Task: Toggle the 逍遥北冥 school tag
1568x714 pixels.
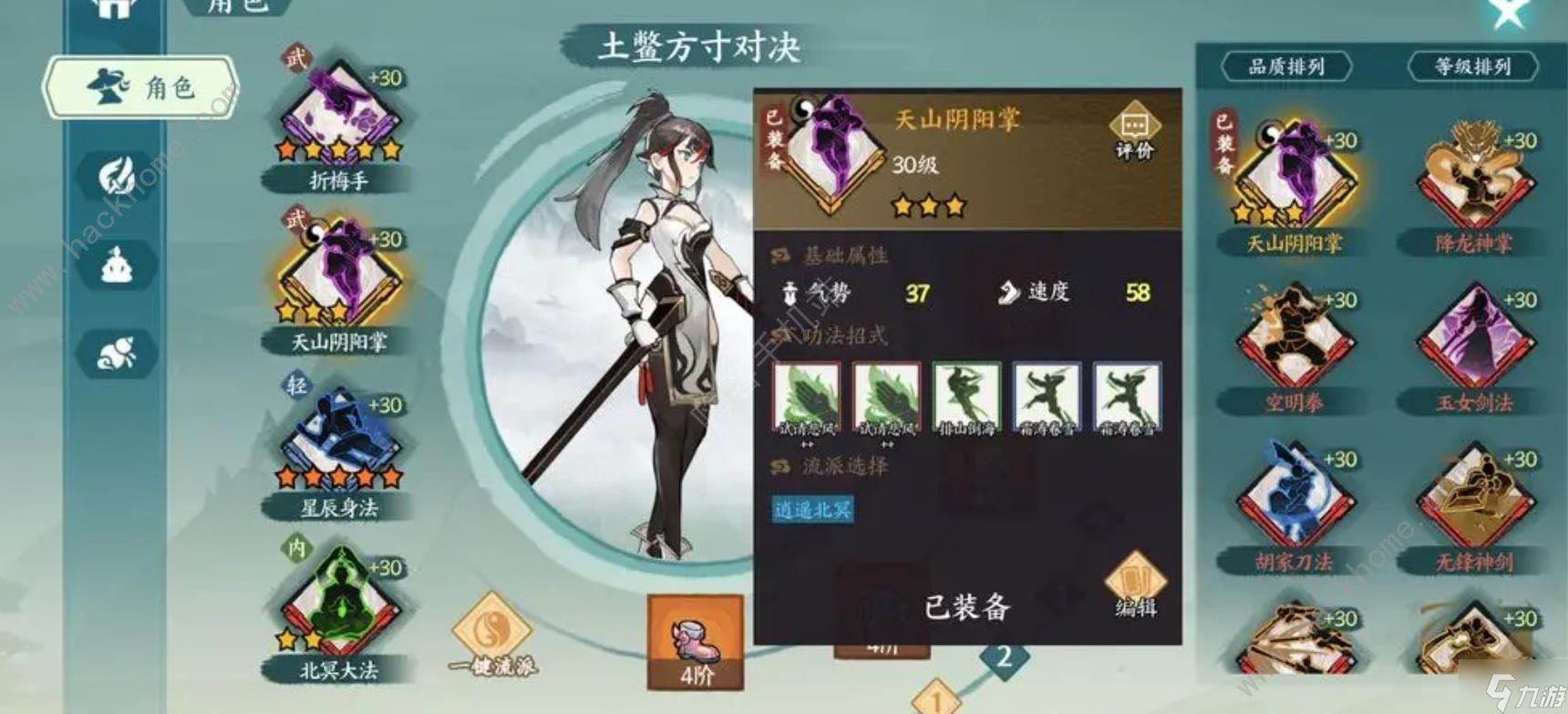Action: pos(811,511)
